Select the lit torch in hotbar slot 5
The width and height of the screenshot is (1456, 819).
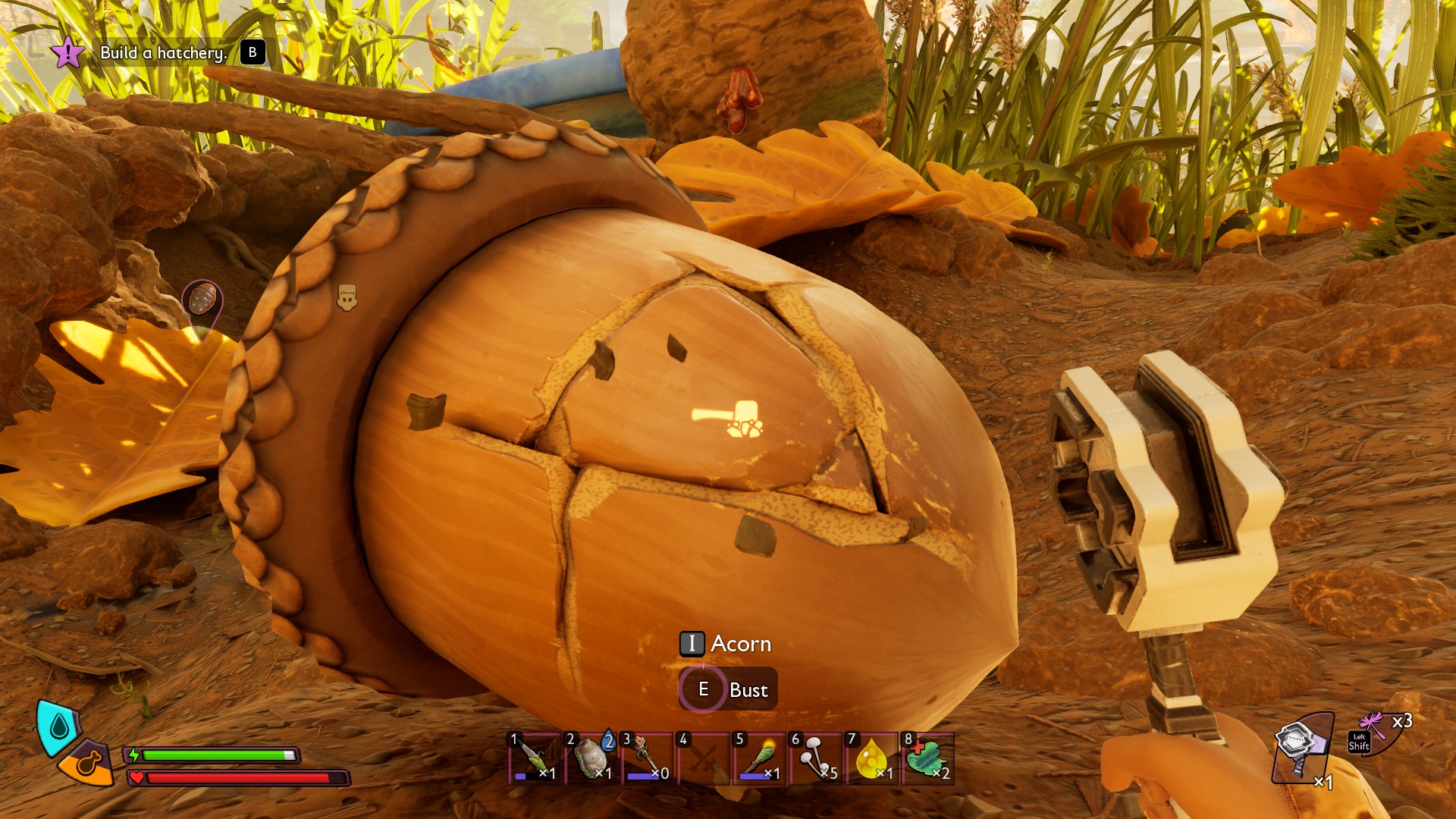(759, 757)
